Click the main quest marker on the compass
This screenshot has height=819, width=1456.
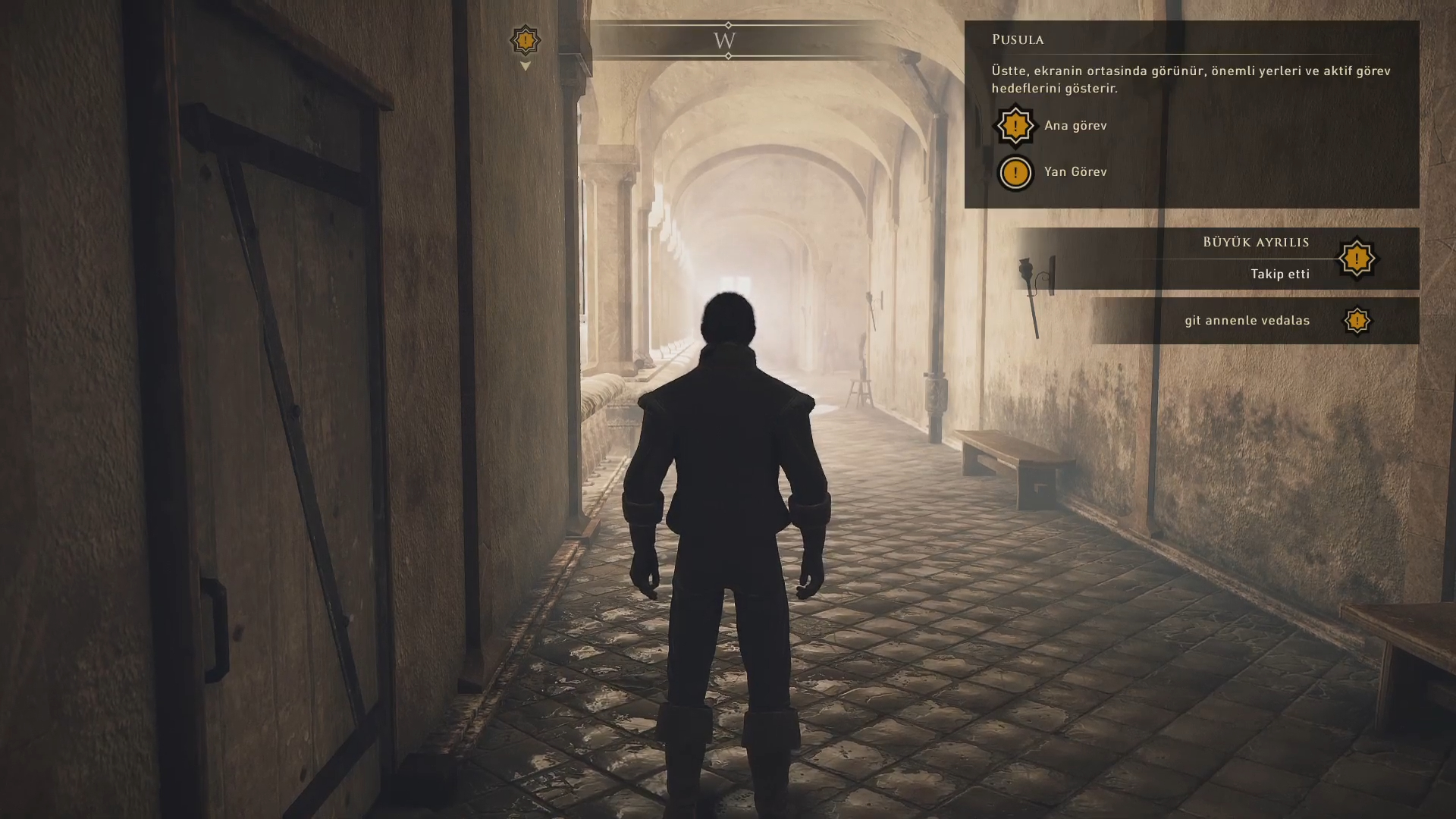(x=525, y=40)
